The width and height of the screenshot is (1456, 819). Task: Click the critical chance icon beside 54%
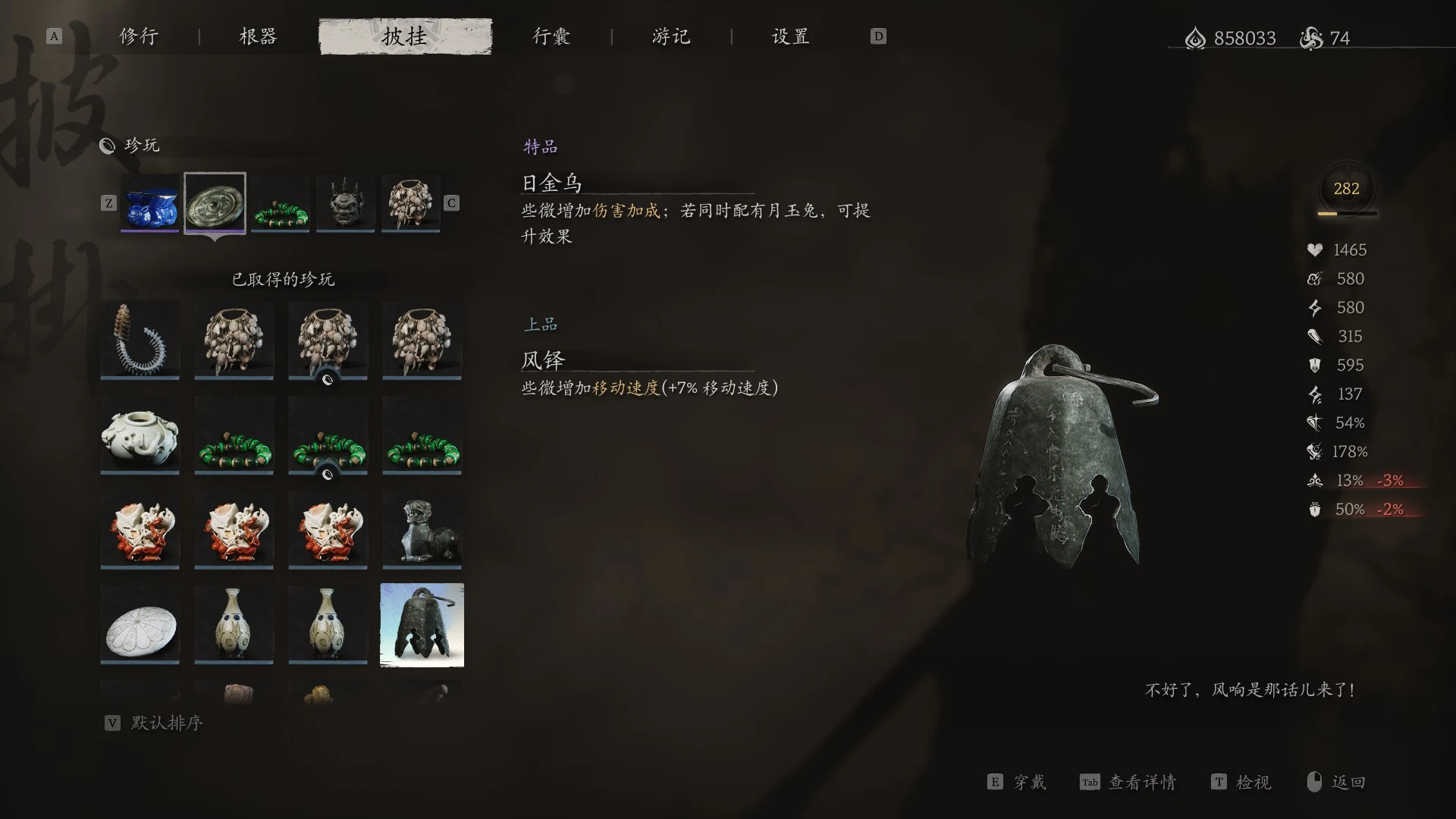coord(1316,422)
